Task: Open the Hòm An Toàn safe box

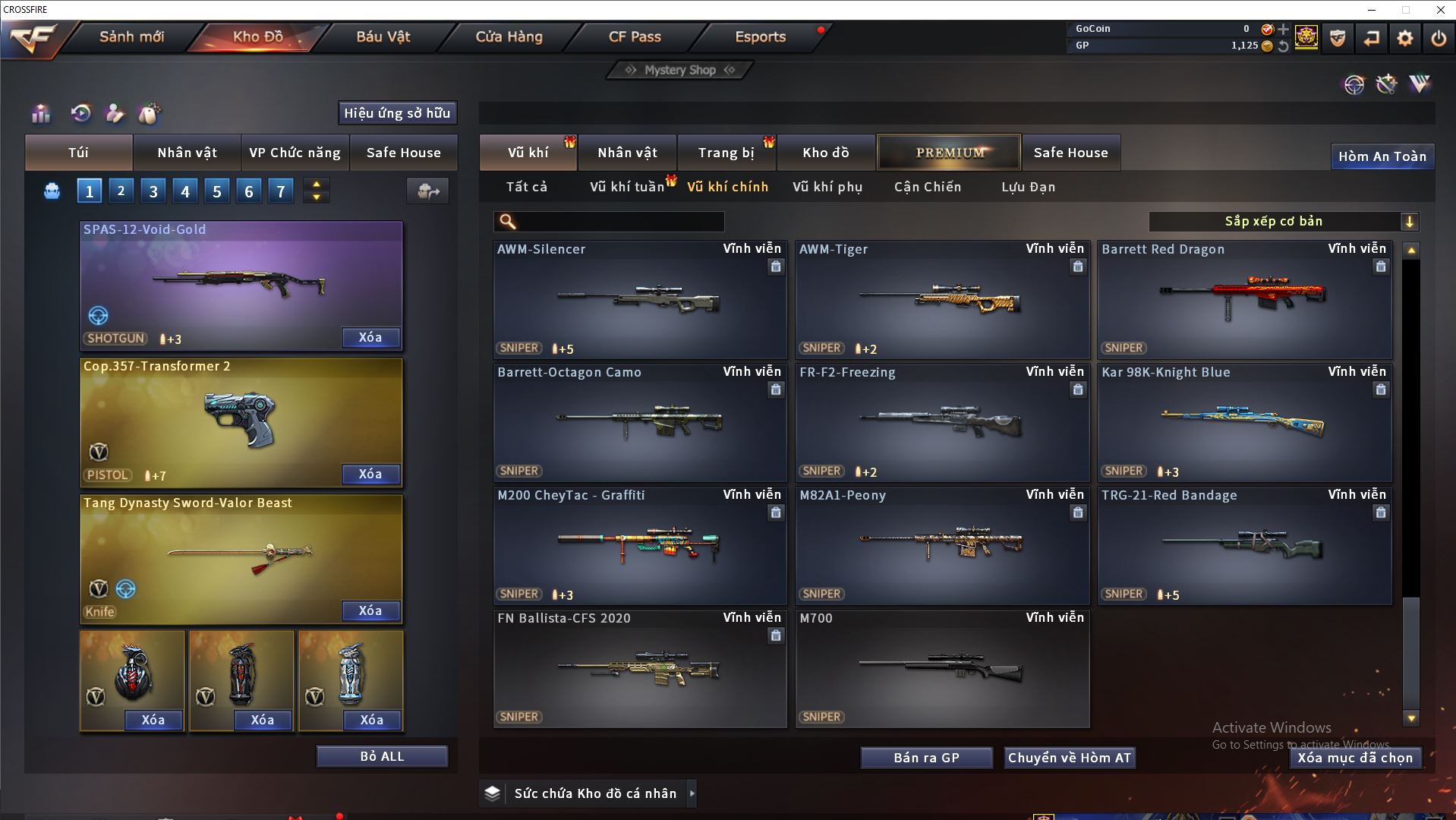Action: click(1382, 156)
